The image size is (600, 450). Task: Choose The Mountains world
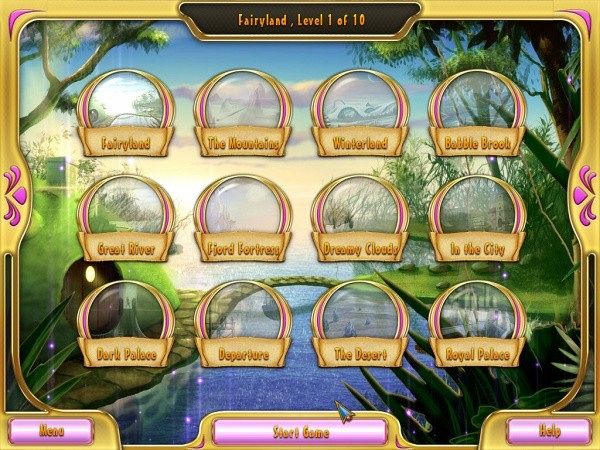242,110
